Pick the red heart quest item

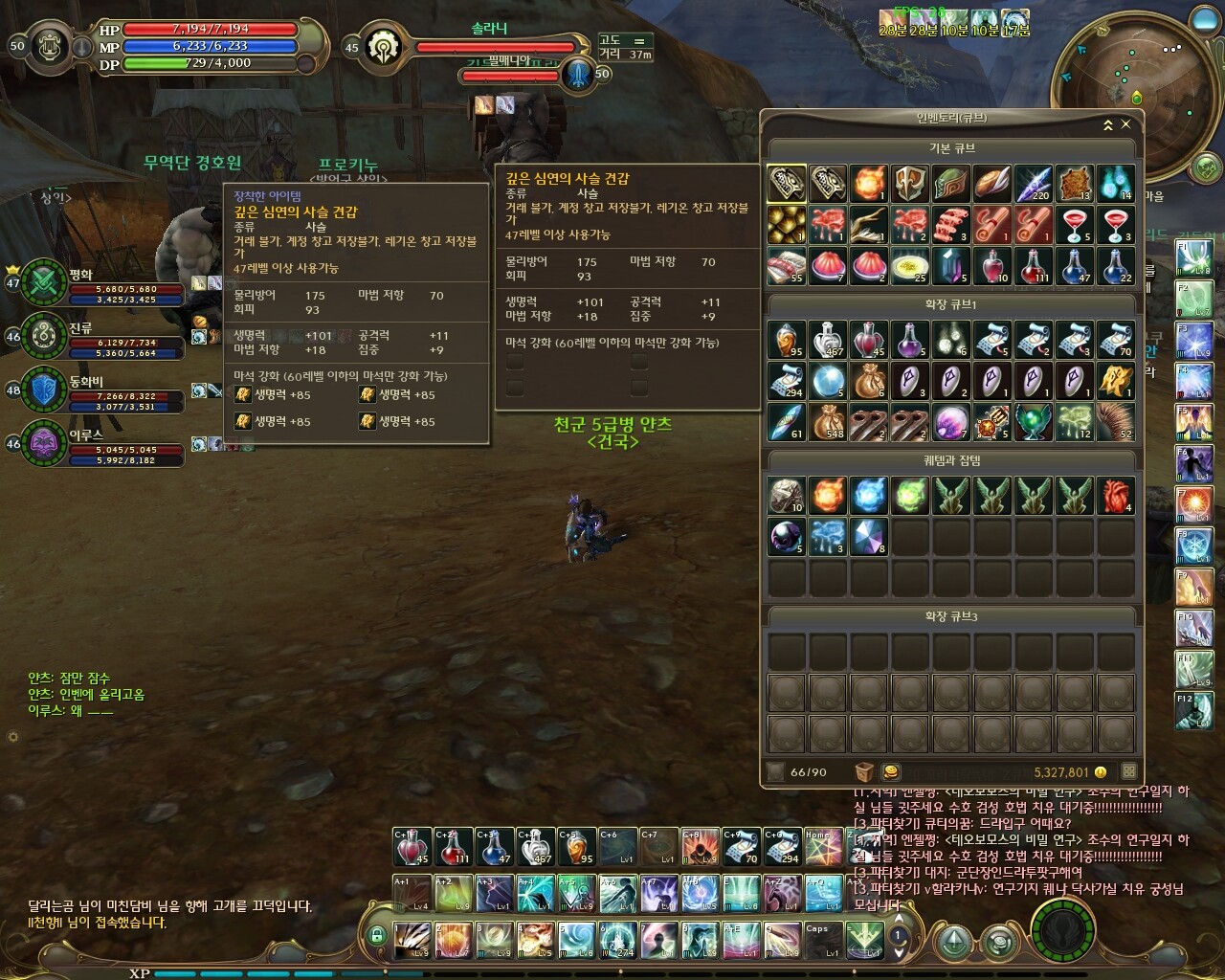click(1116, 495)
